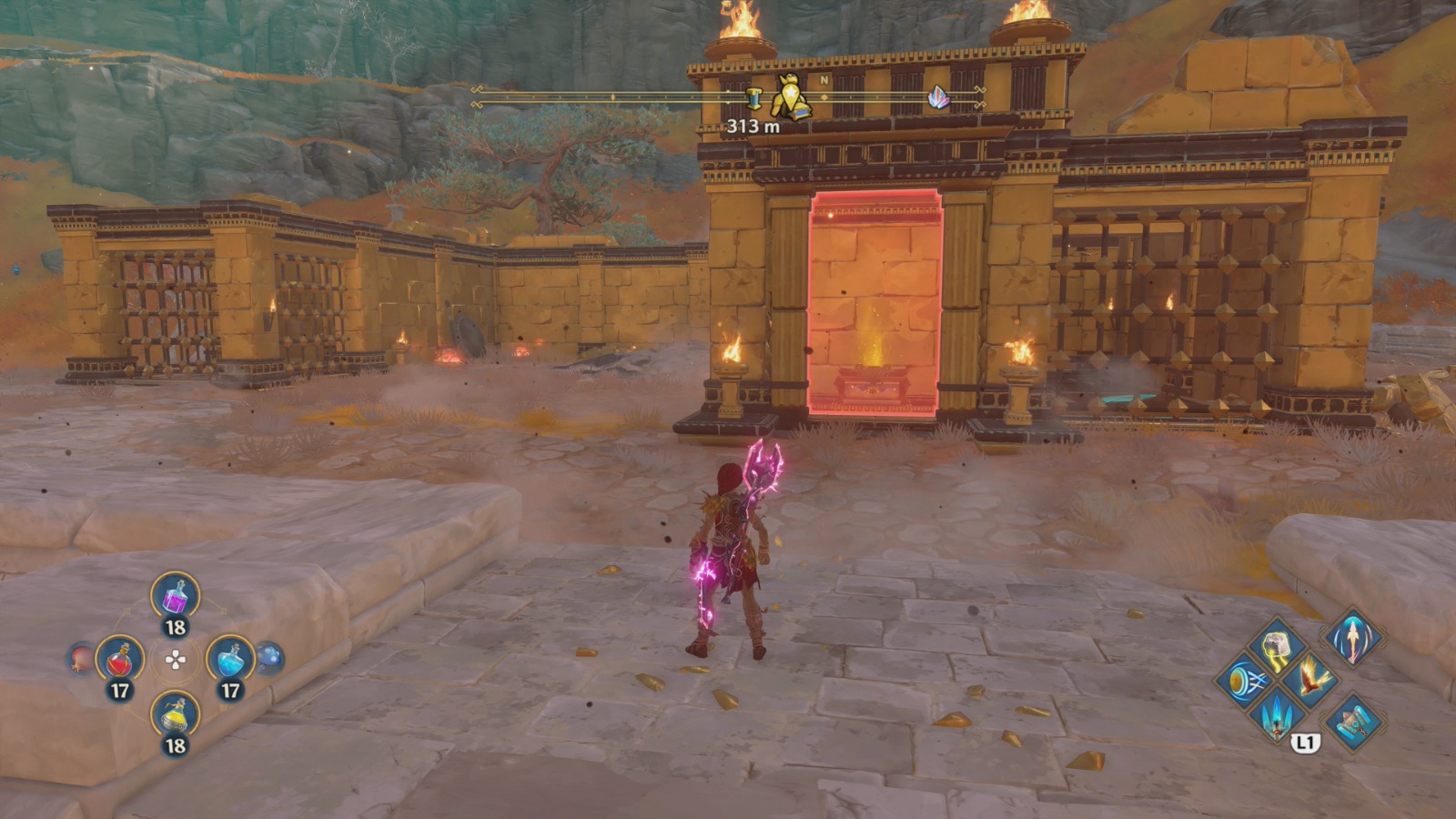The image size is (1456, 819).
Task: Click the column marker on the compass bar
Action: click(x=754, y=96)
